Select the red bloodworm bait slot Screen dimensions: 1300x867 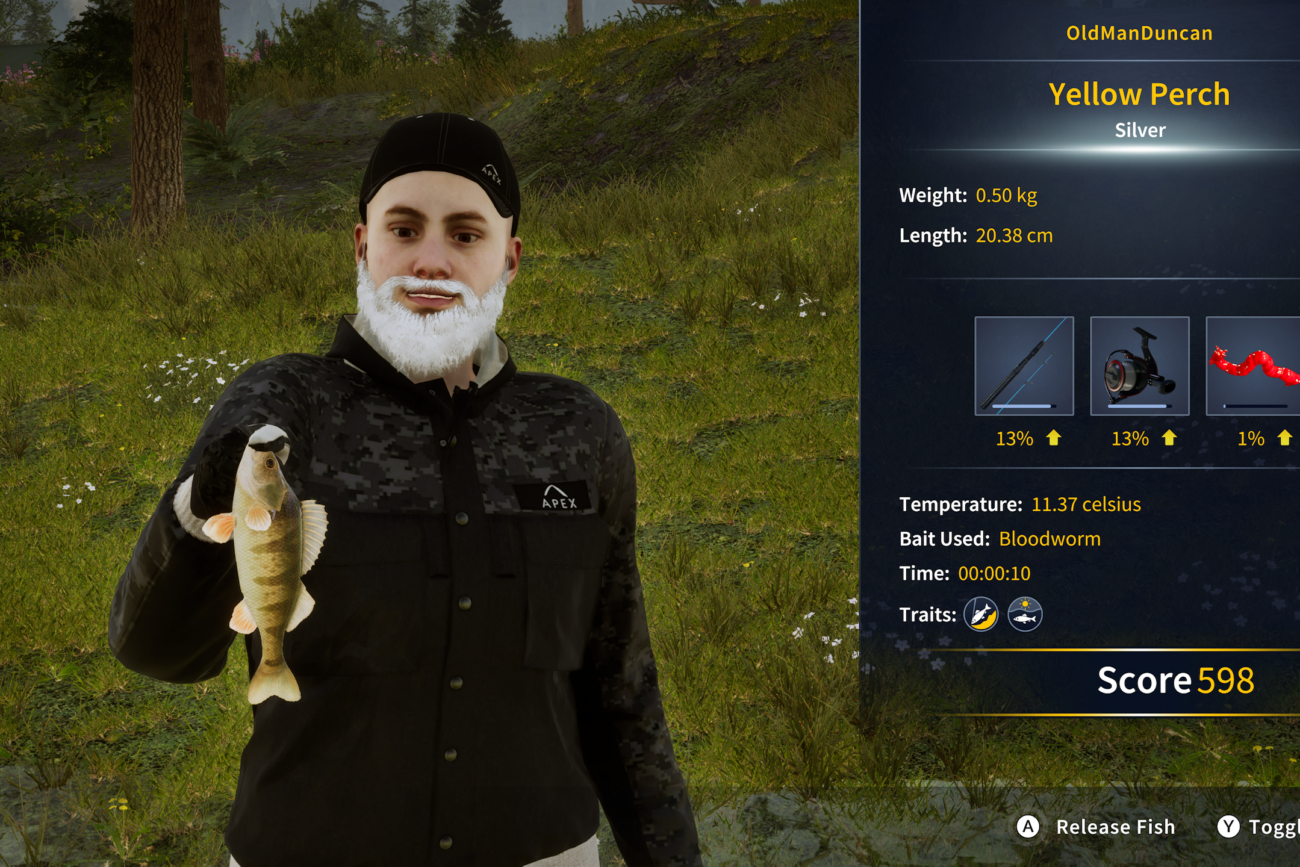[x=1254, y=366]
